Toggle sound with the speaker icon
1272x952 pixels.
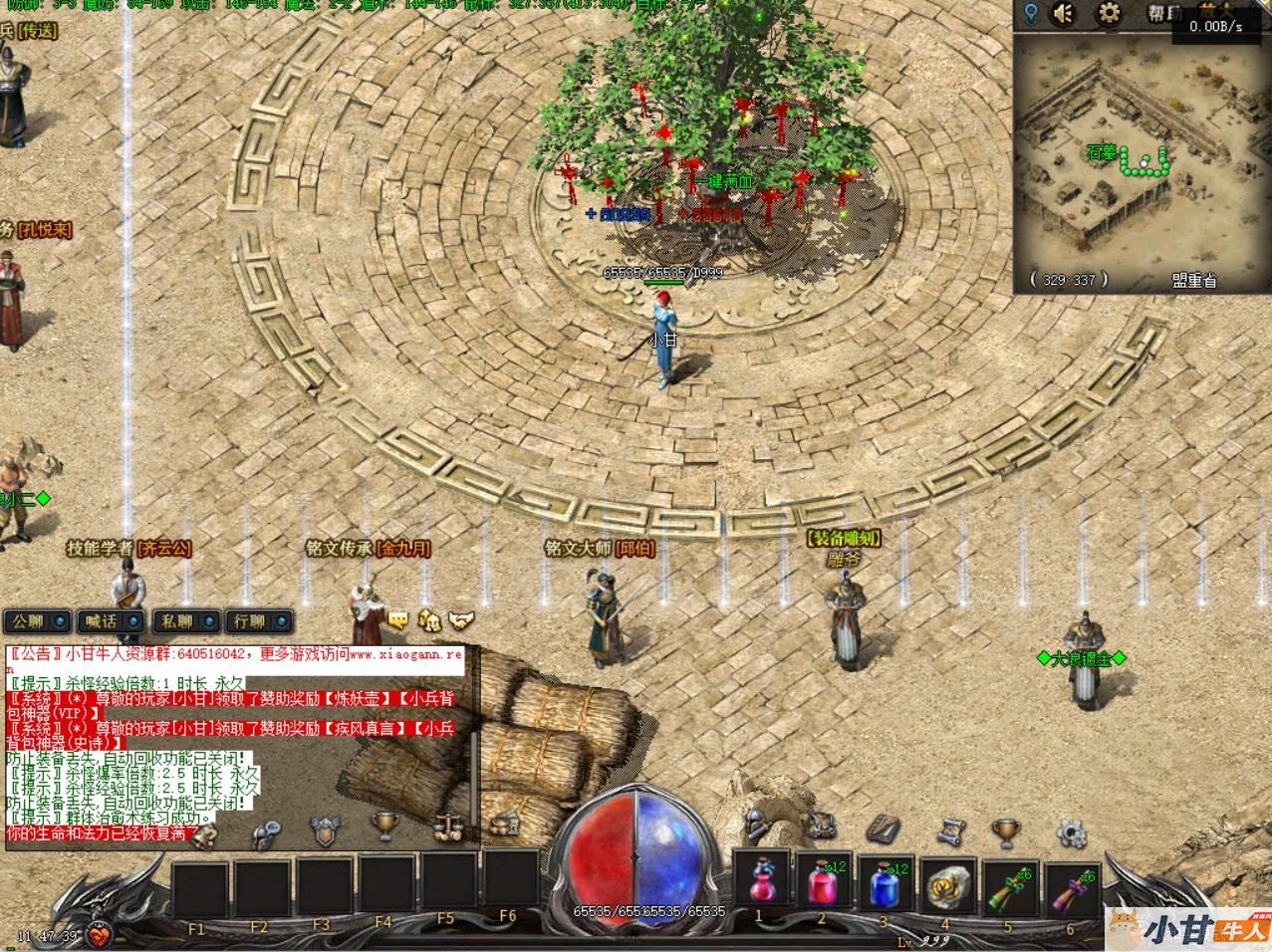pos(1064,14)
